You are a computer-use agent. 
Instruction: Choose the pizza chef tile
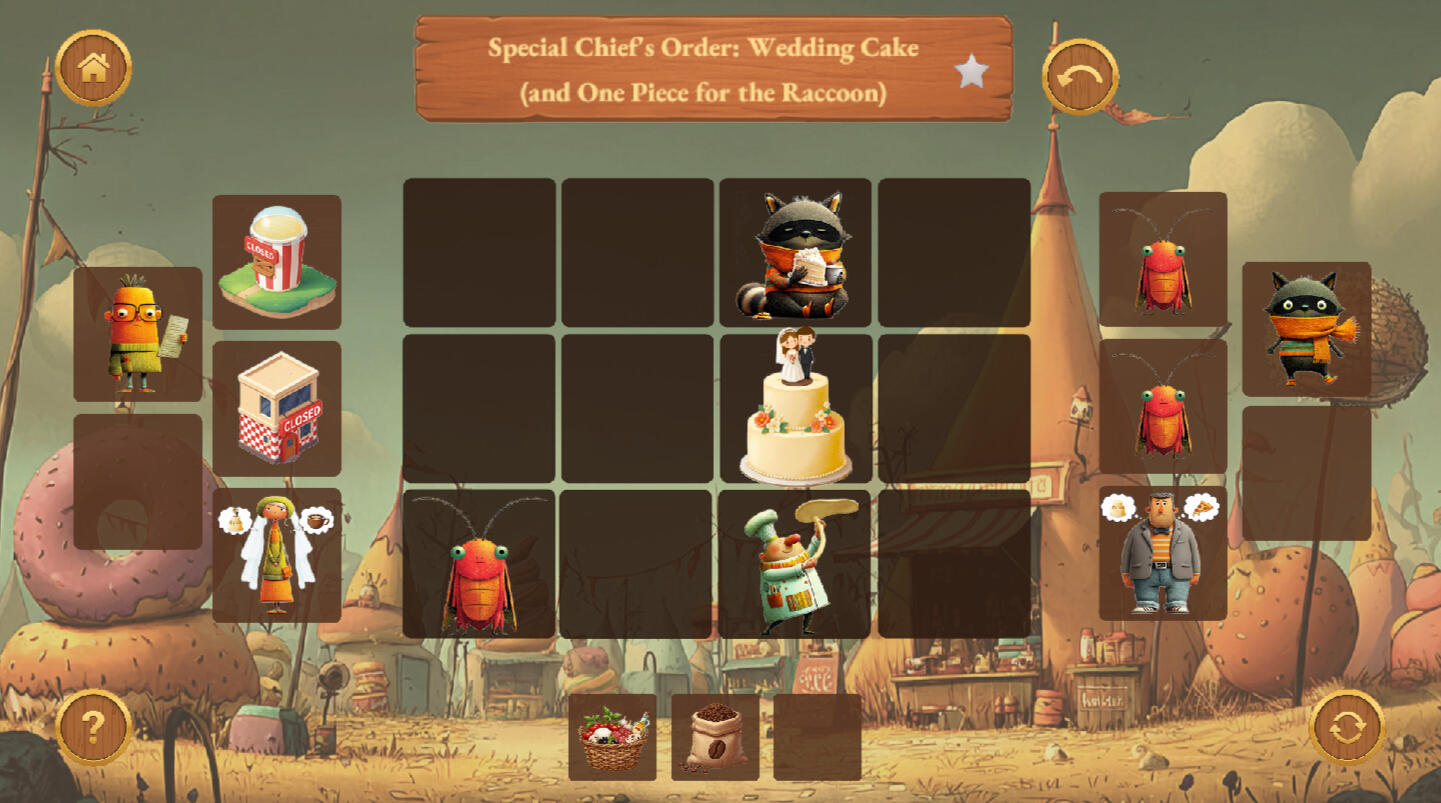[795, 565]
